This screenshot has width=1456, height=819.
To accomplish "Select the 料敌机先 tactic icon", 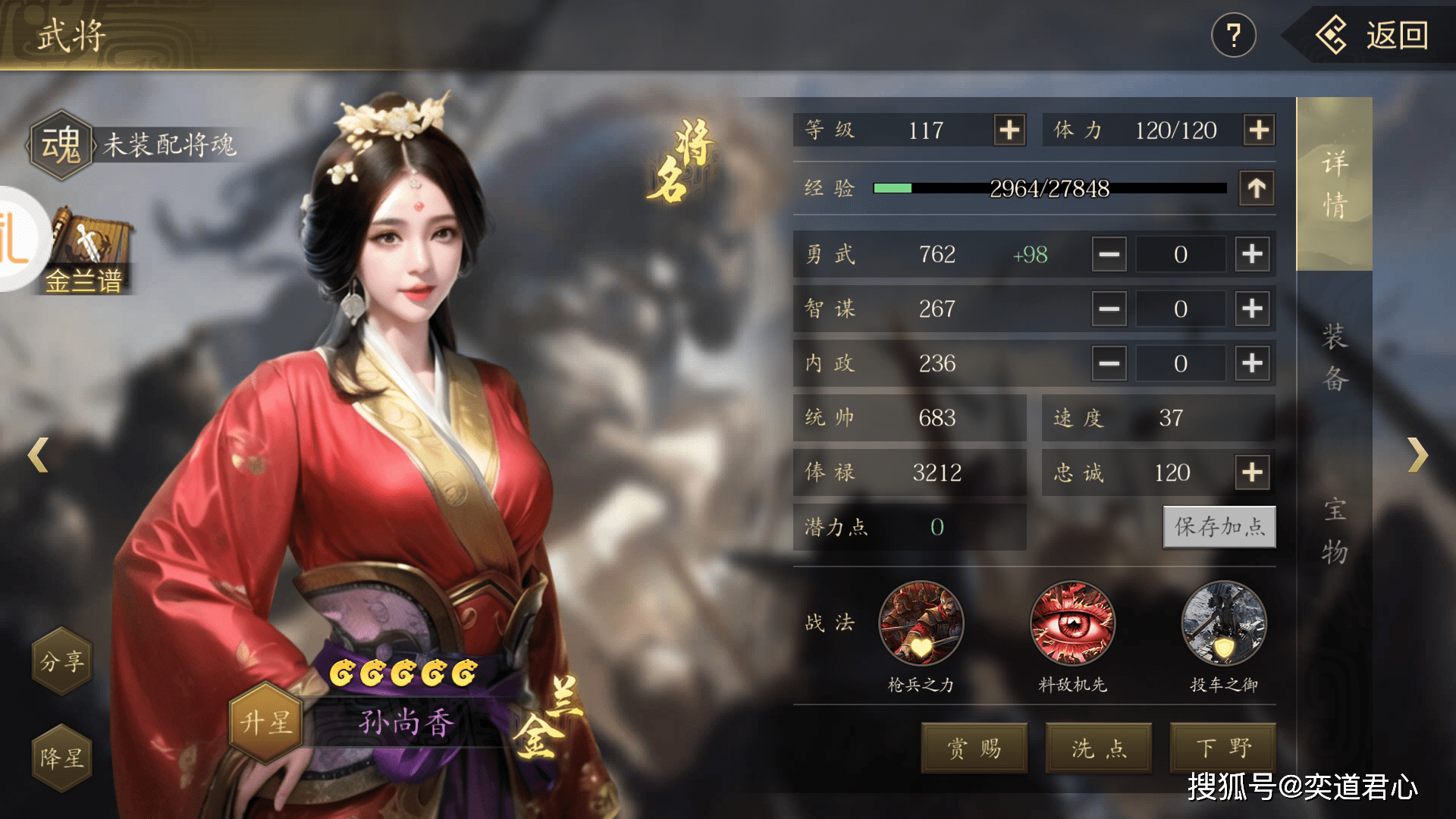I will point(1072,624).
